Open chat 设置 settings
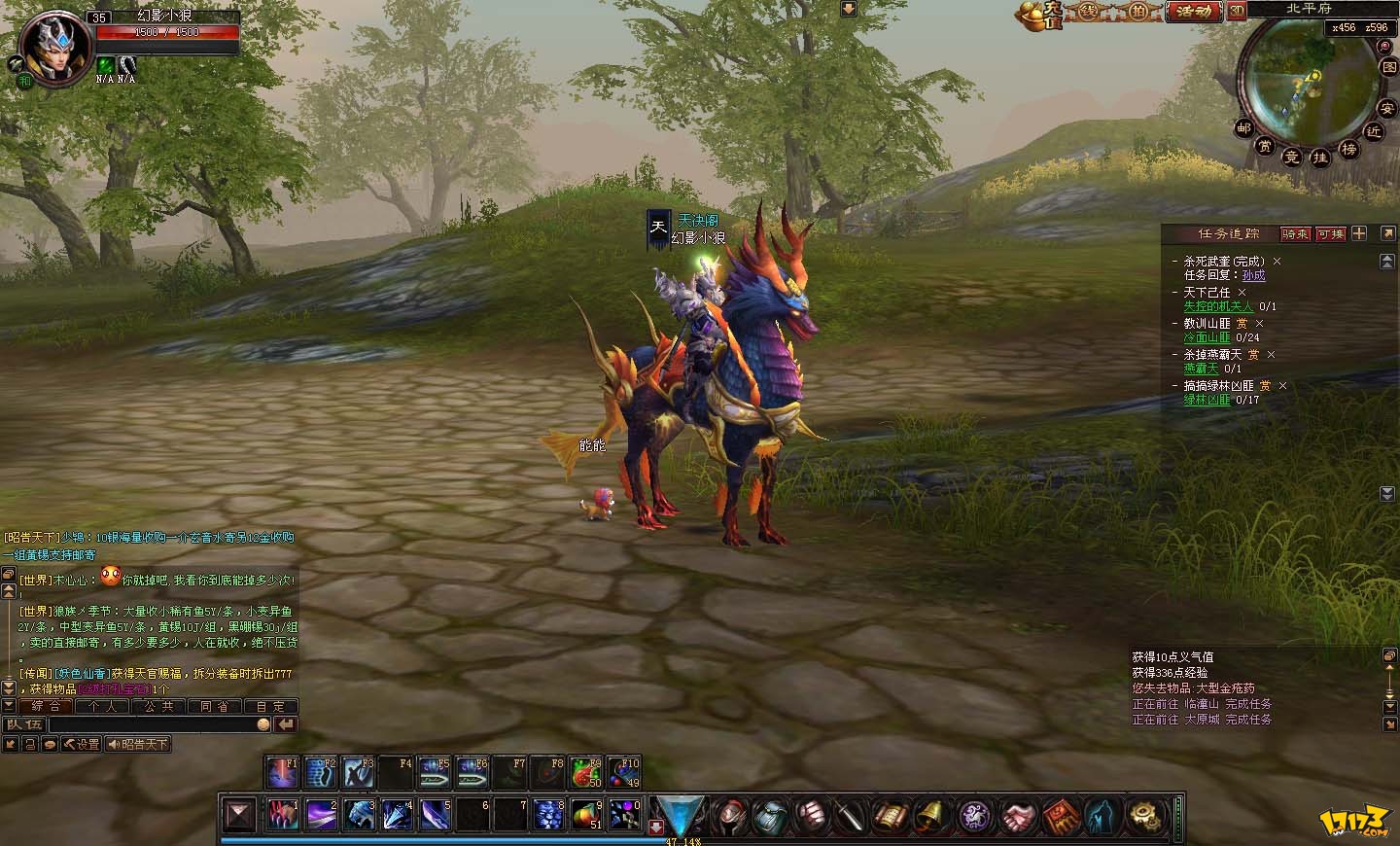 (x=82, y=744)
